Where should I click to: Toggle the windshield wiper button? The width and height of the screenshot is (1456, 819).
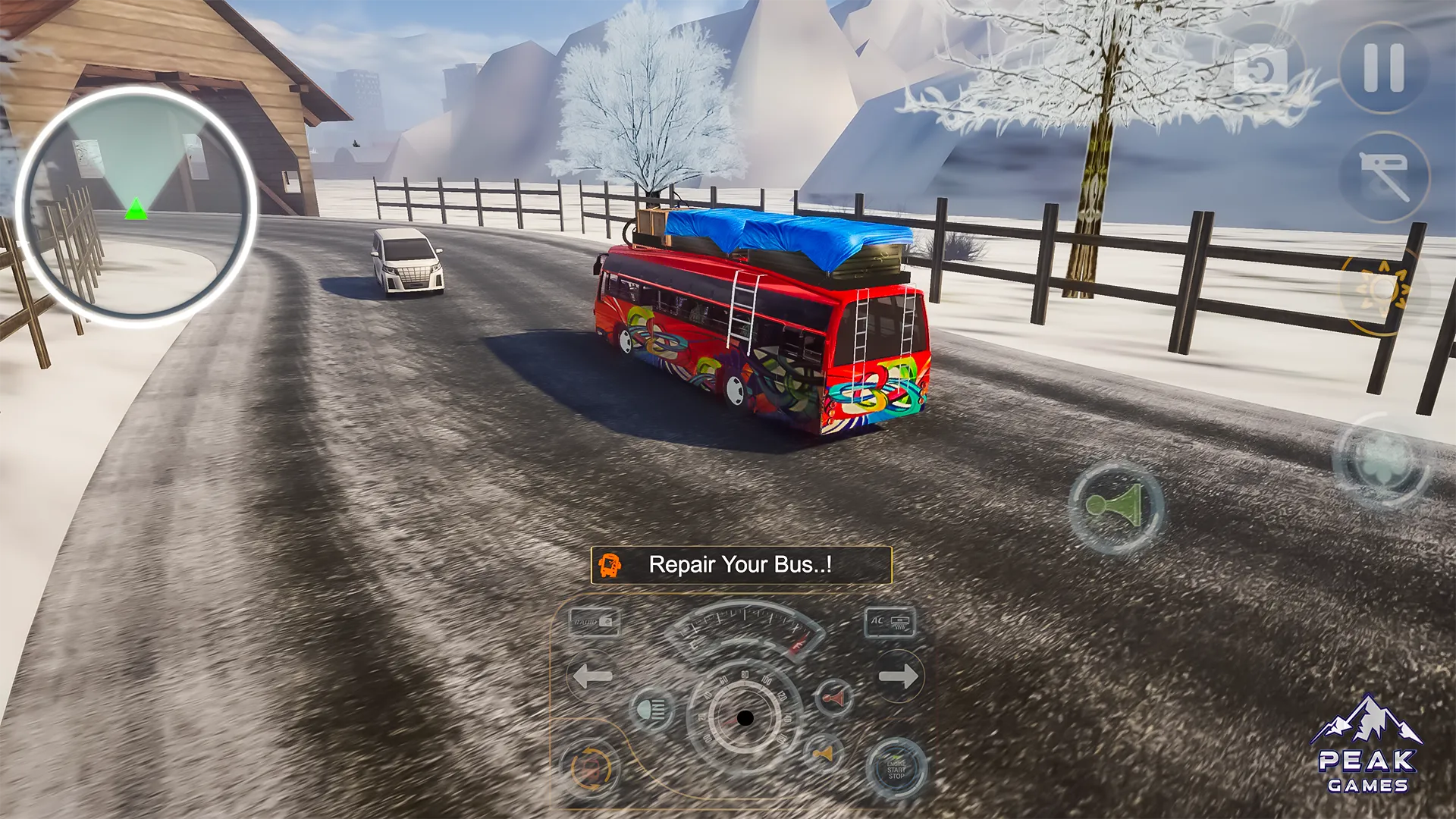[x=1384, y=177]
